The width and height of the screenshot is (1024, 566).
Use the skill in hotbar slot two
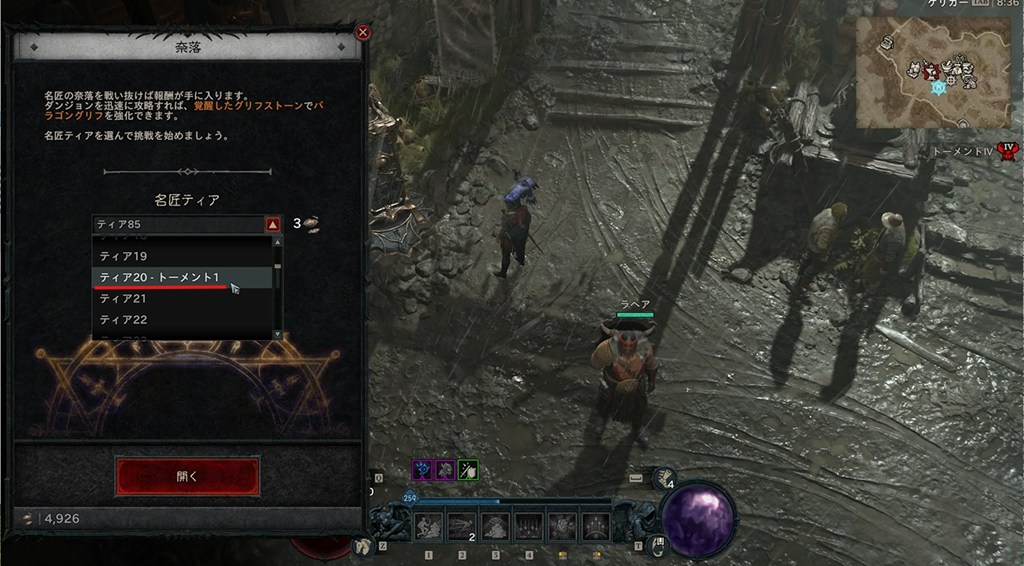462,526
